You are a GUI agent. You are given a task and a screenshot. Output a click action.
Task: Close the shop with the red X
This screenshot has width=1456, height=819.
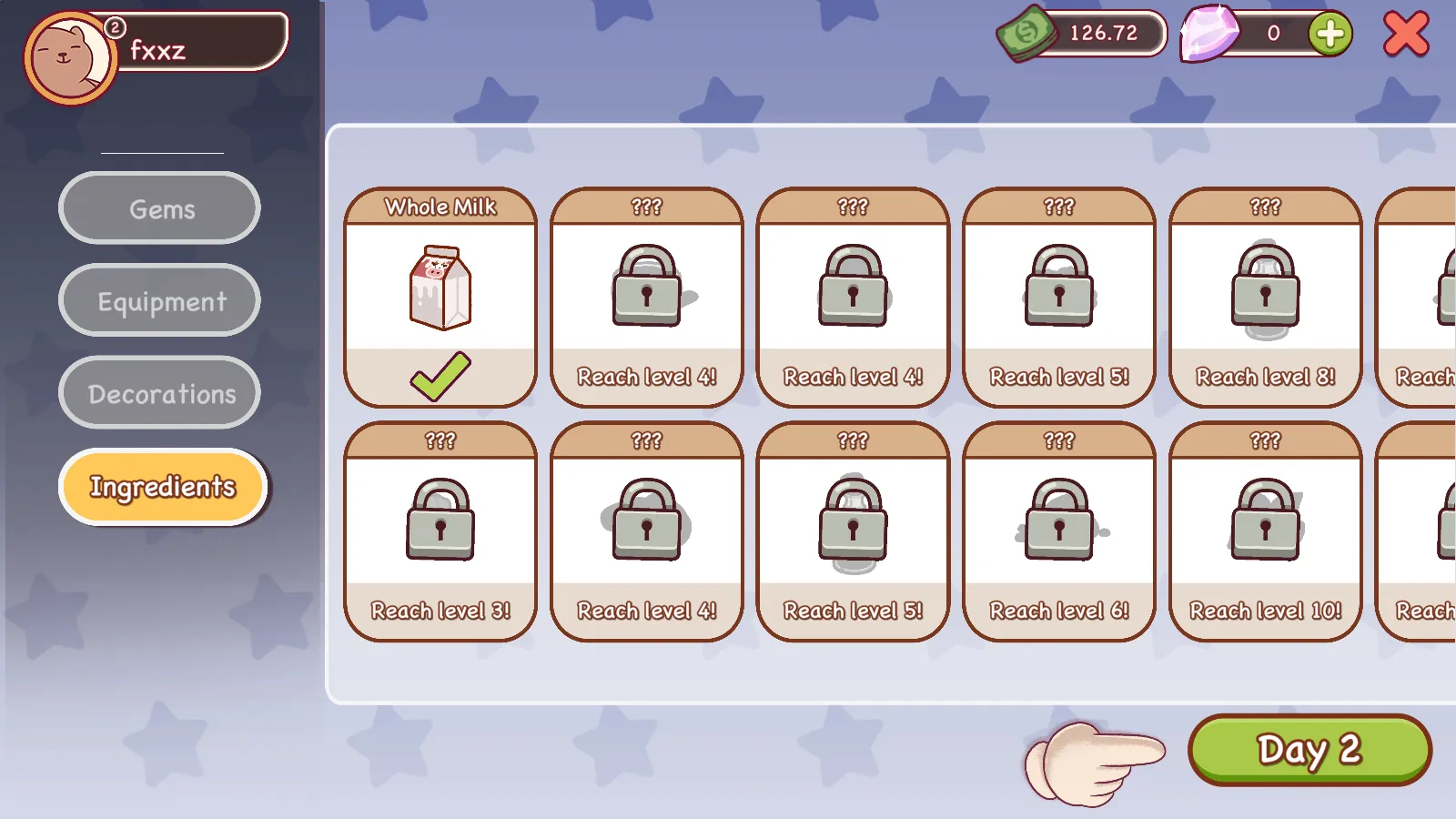coord(1406,35)
